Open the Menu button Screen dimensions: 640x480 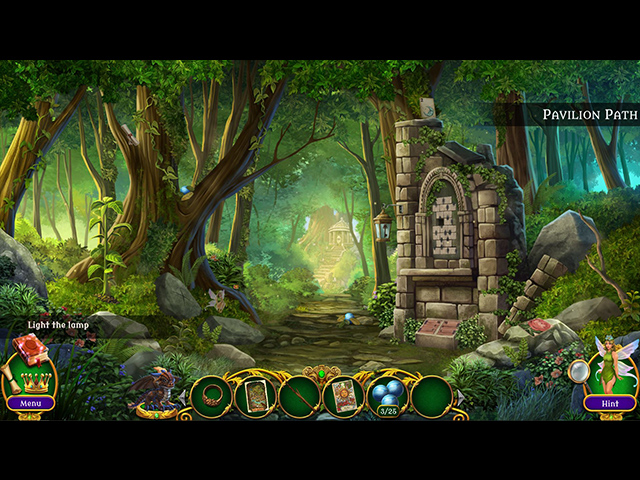(30, 403)
